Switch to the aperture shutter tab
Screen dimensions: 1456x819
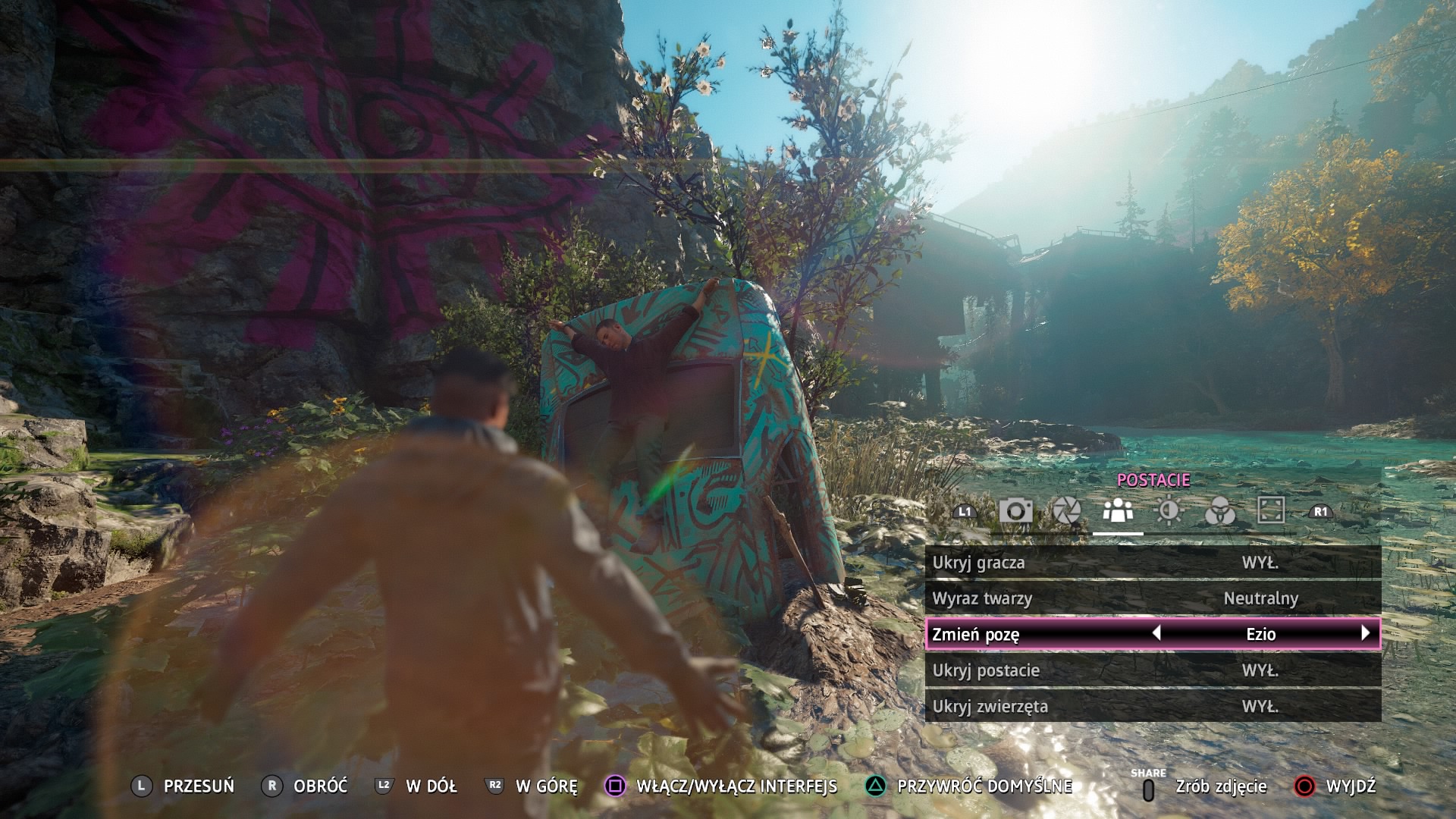click(1066, 510)
